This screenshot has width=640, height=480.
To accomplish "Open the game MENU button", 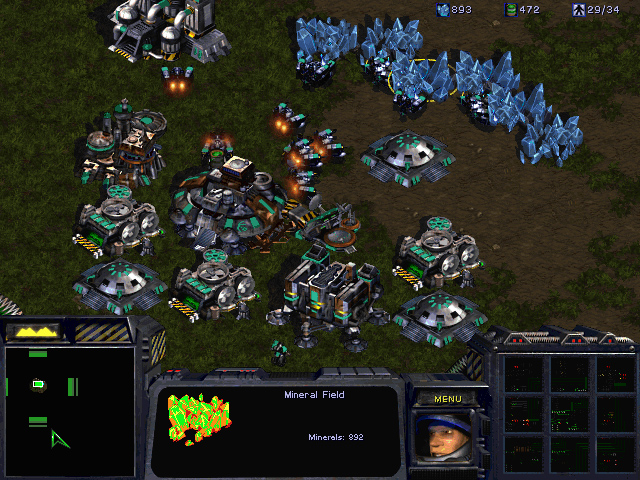I will [447, 399].
